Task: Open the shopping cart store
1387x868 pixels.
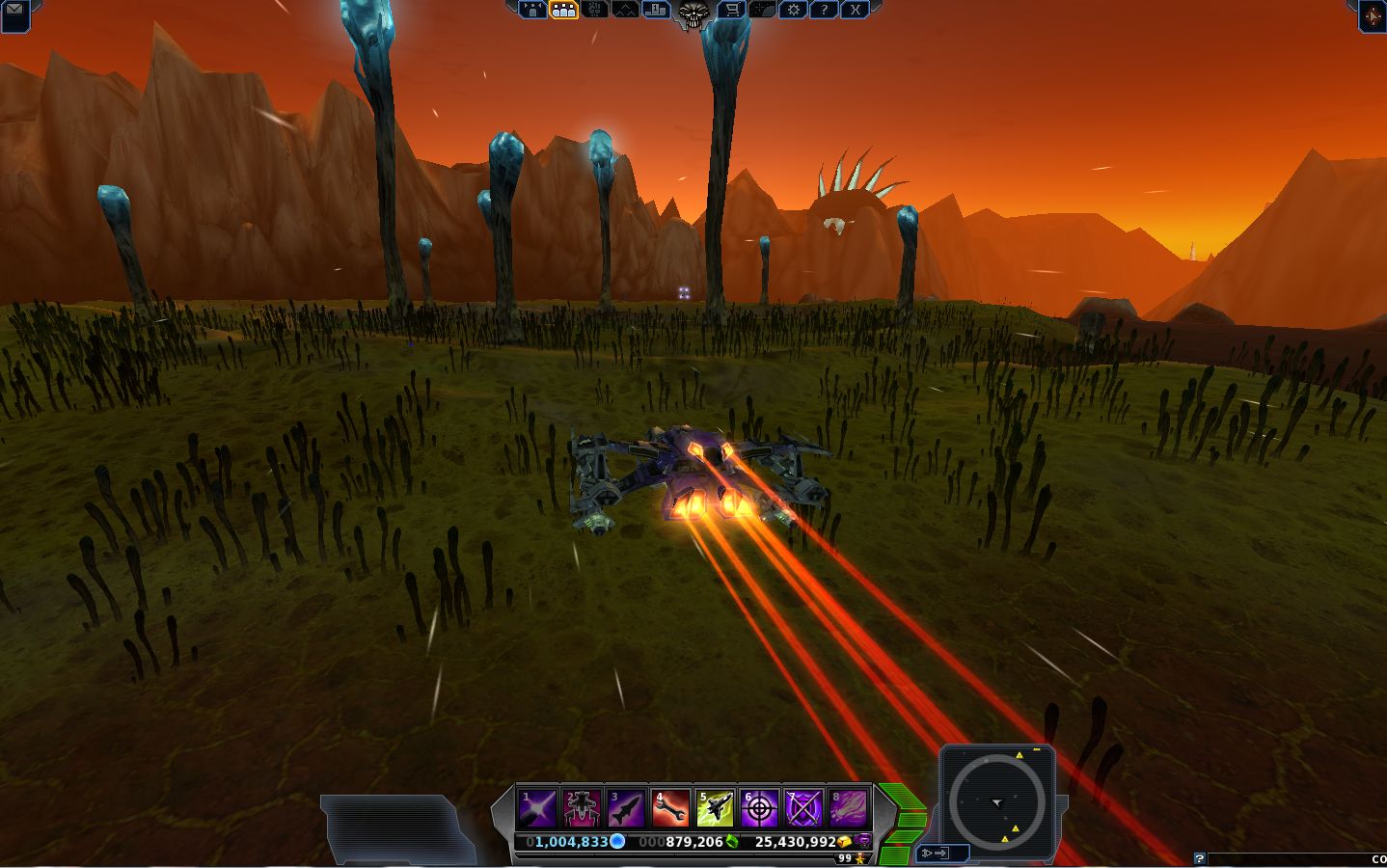Action: (732, 10)
